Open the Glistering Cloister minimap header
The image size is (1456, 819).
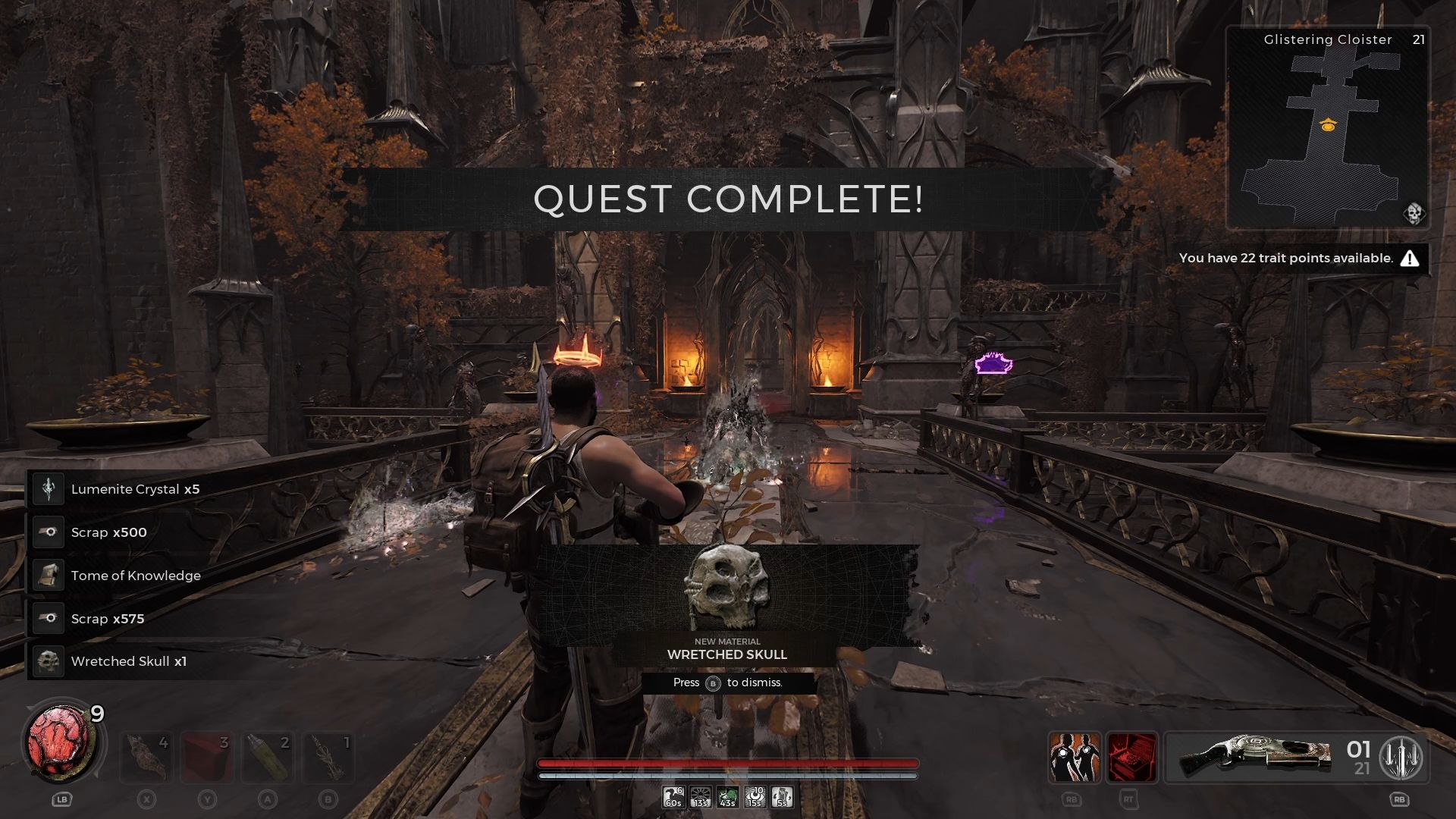click(1327, 39)
